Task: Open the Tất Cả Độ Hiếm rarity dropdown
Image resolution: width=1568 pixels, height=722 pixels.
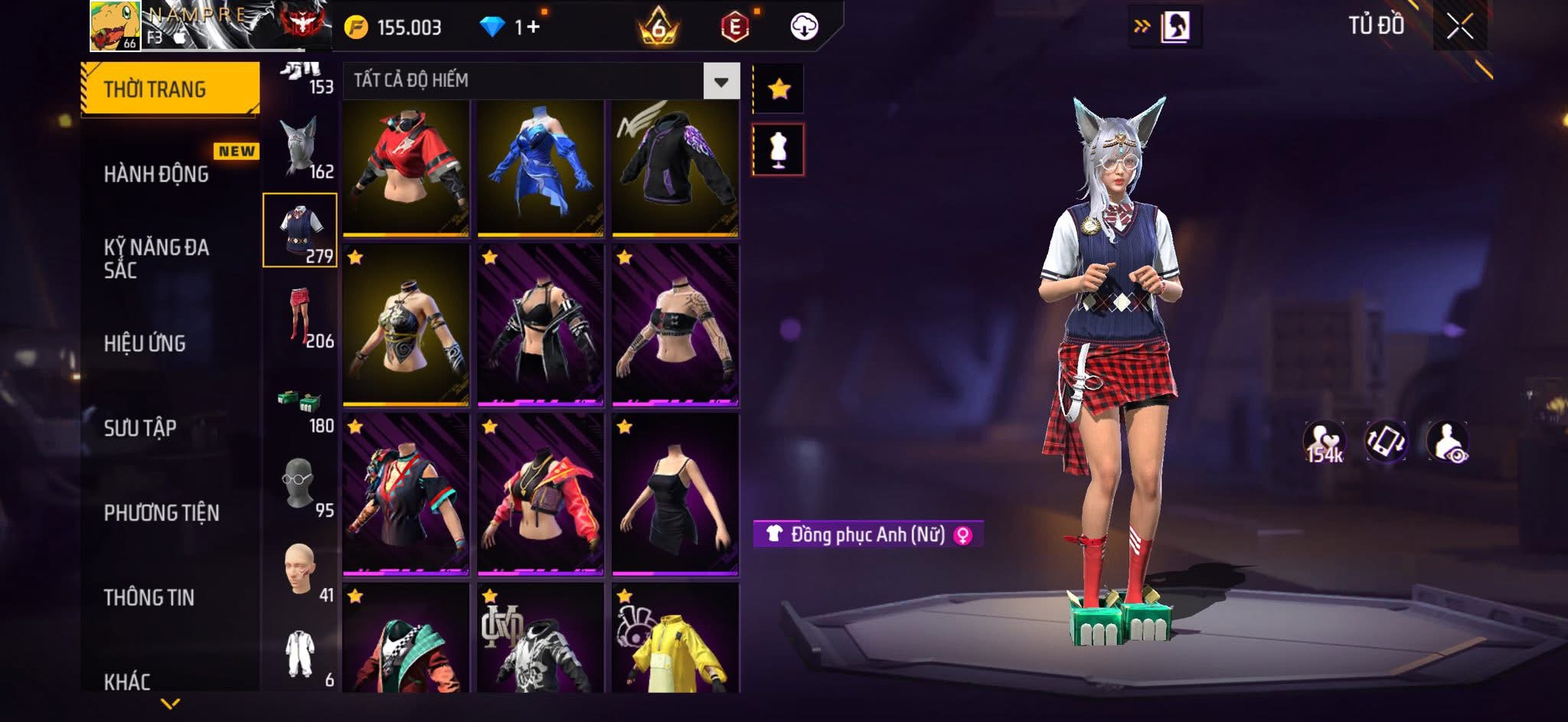Action: click(x=721, y=81)
